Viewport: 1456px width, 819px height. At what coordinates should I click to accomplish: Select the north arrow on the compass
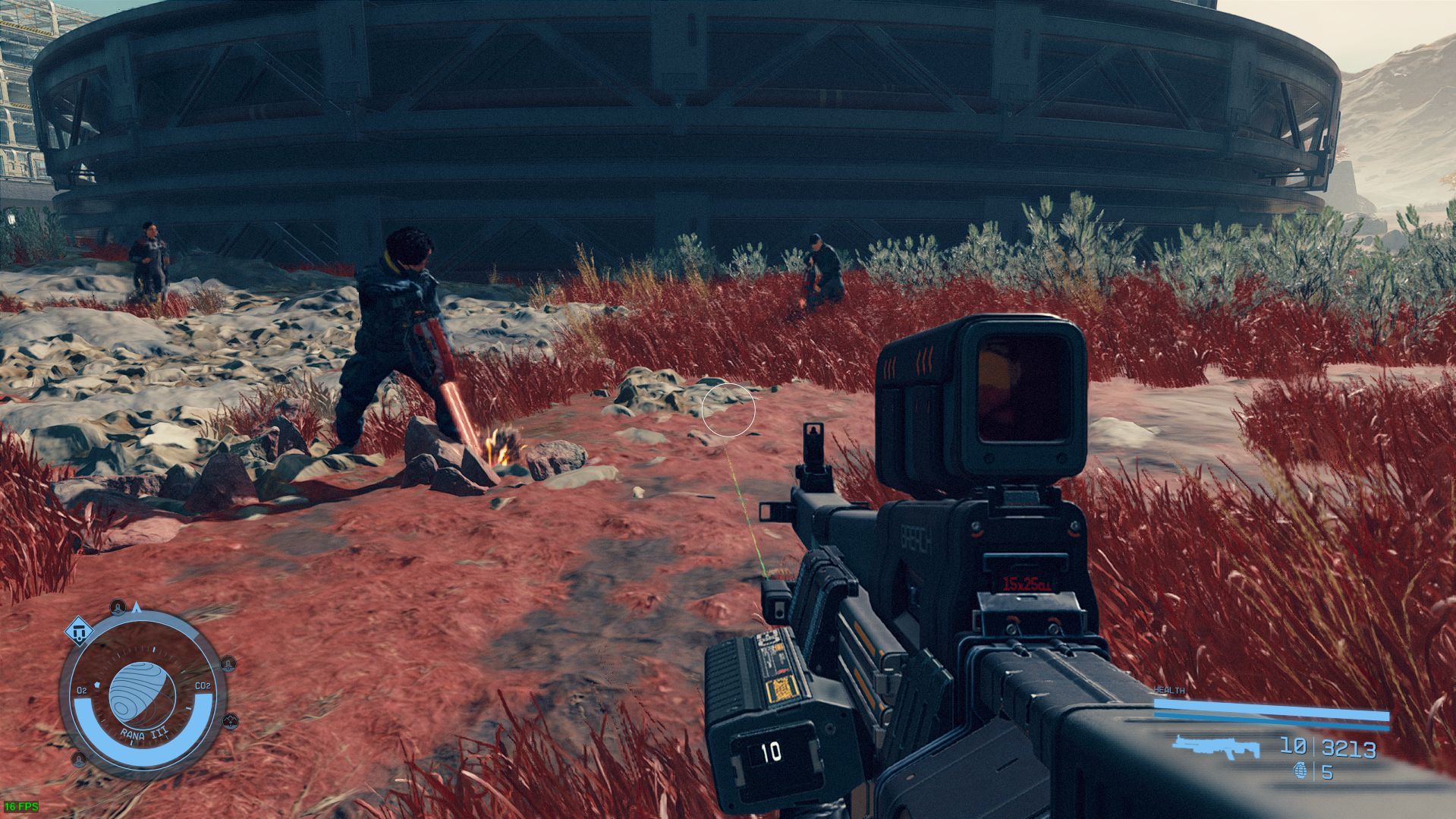137,606
